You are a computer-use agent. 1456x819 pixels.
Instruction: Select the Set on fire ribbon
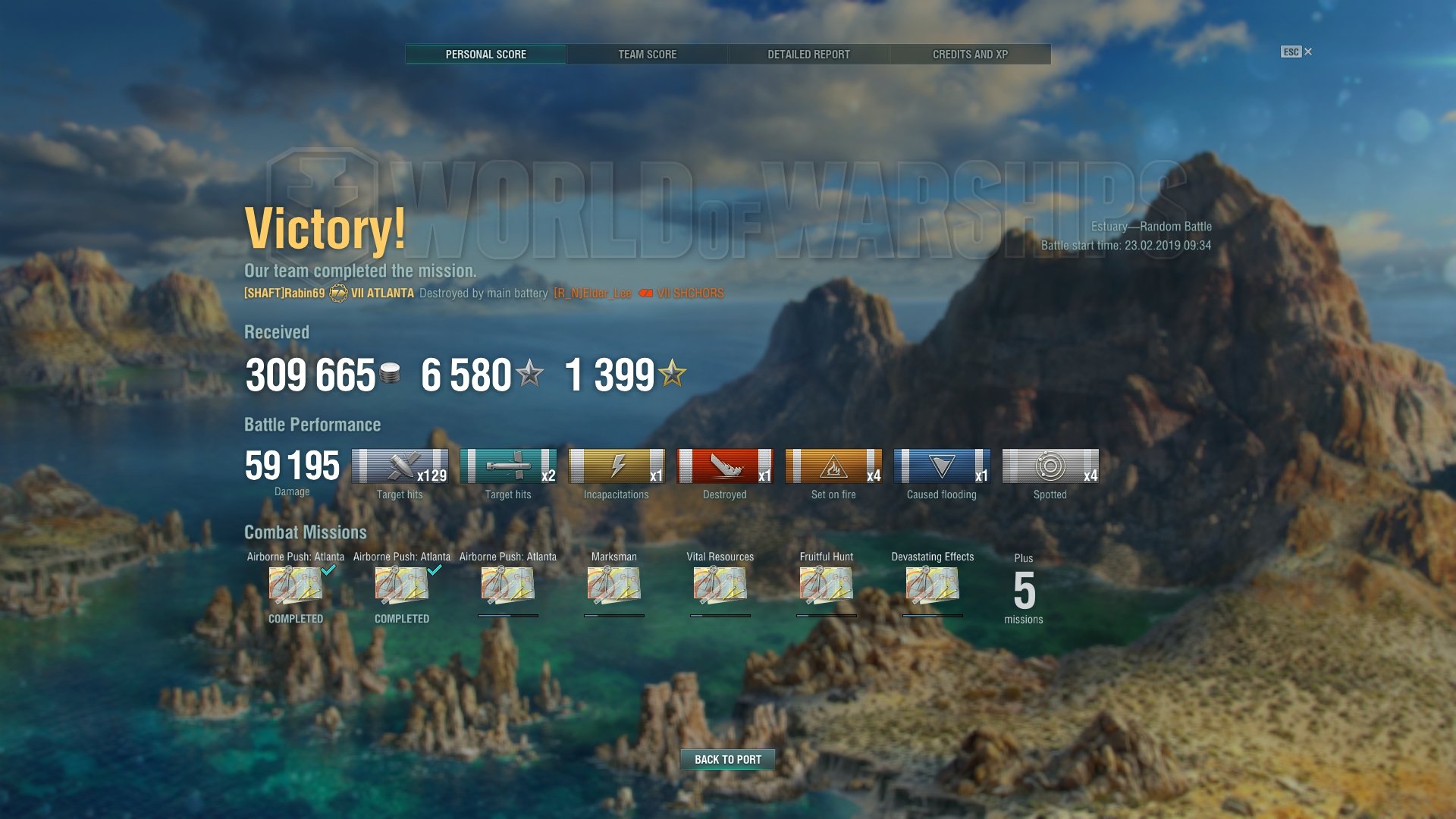pos(833,466)
